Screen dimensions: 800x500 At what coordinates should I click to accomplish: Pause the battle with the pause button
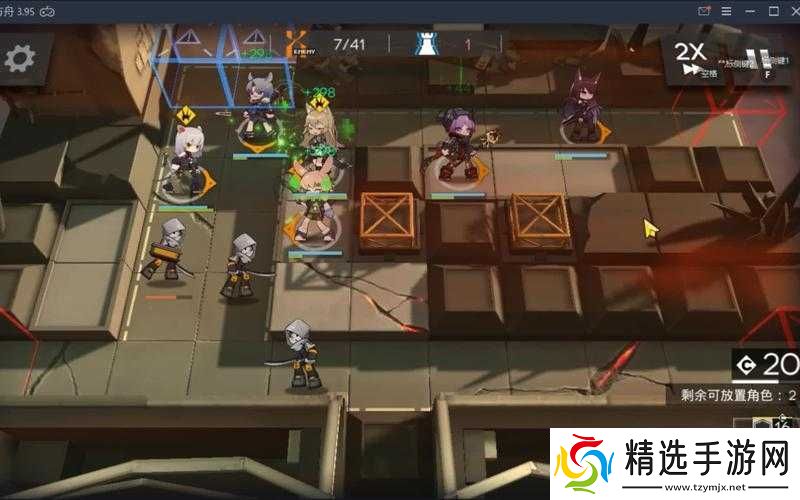(x=762, y=59)
